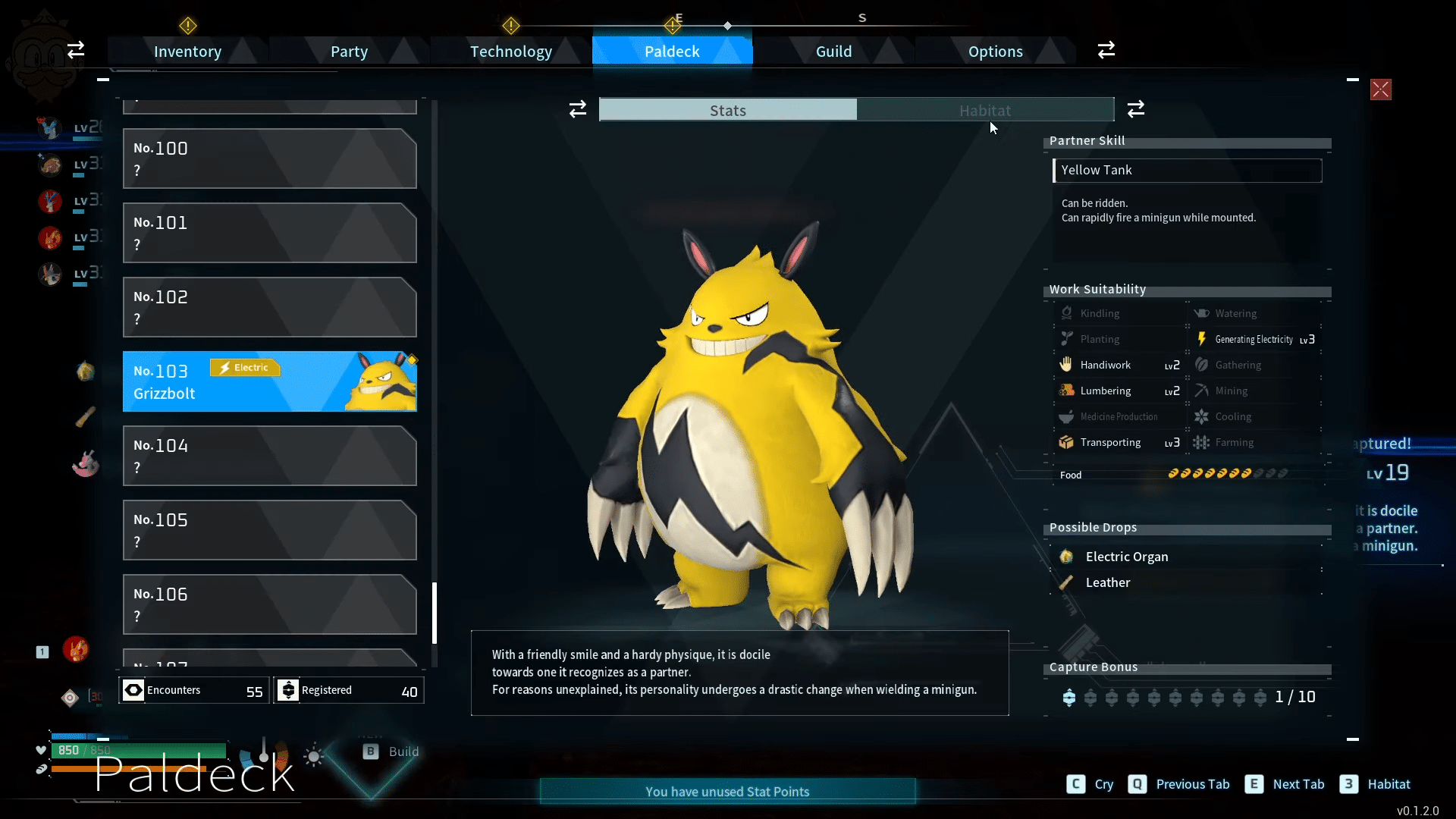Image resolution: width=1456 pixels, height=819 pixels.
Task: Select the No.103 Grizzbolt entry
Action: pyautogui.click(x=269, y=381)
